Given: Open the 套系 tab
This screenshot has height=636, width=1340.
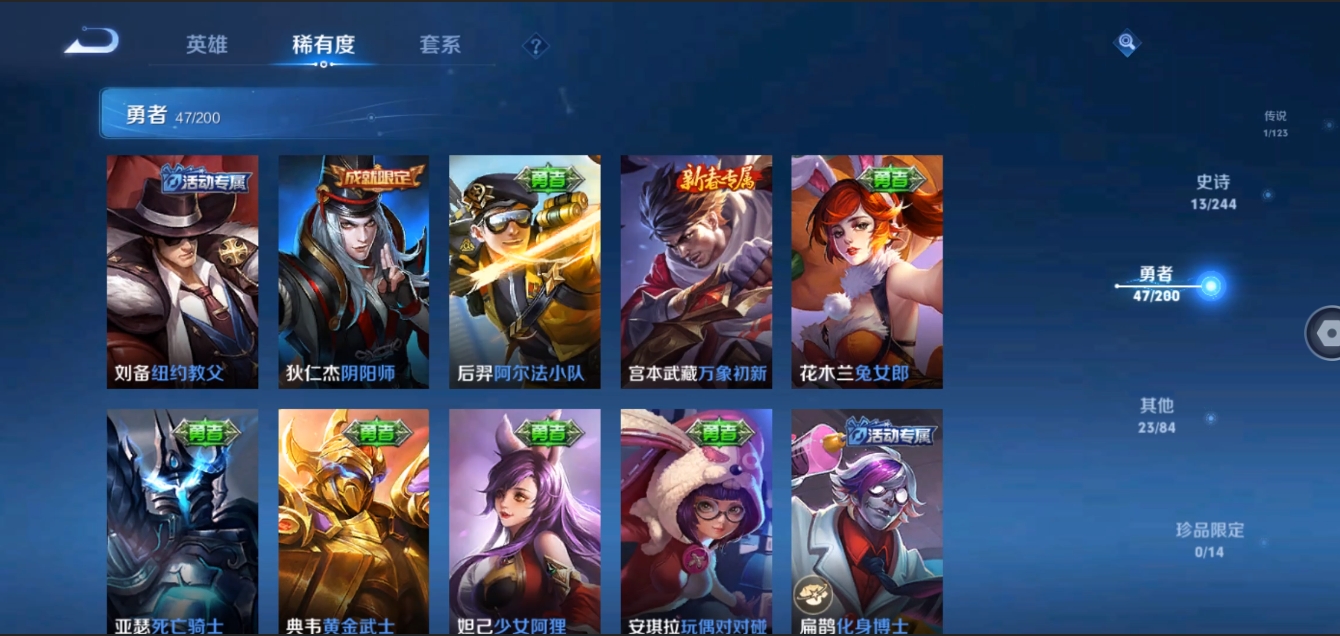Looking at the screenshot, I should 440,45.
